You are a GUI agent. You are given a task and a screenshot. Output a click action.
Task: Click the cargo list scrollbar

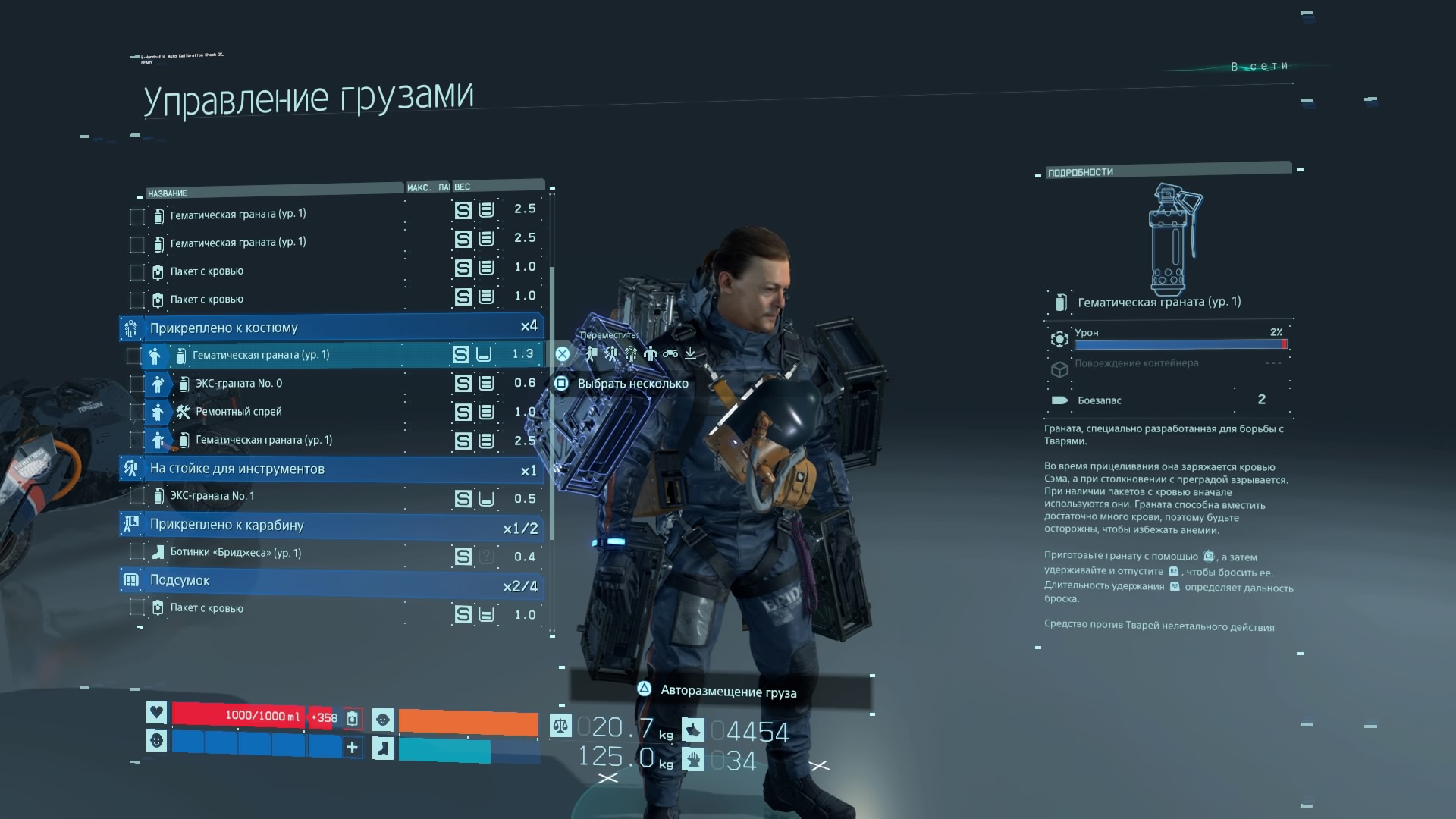(552, 402)
